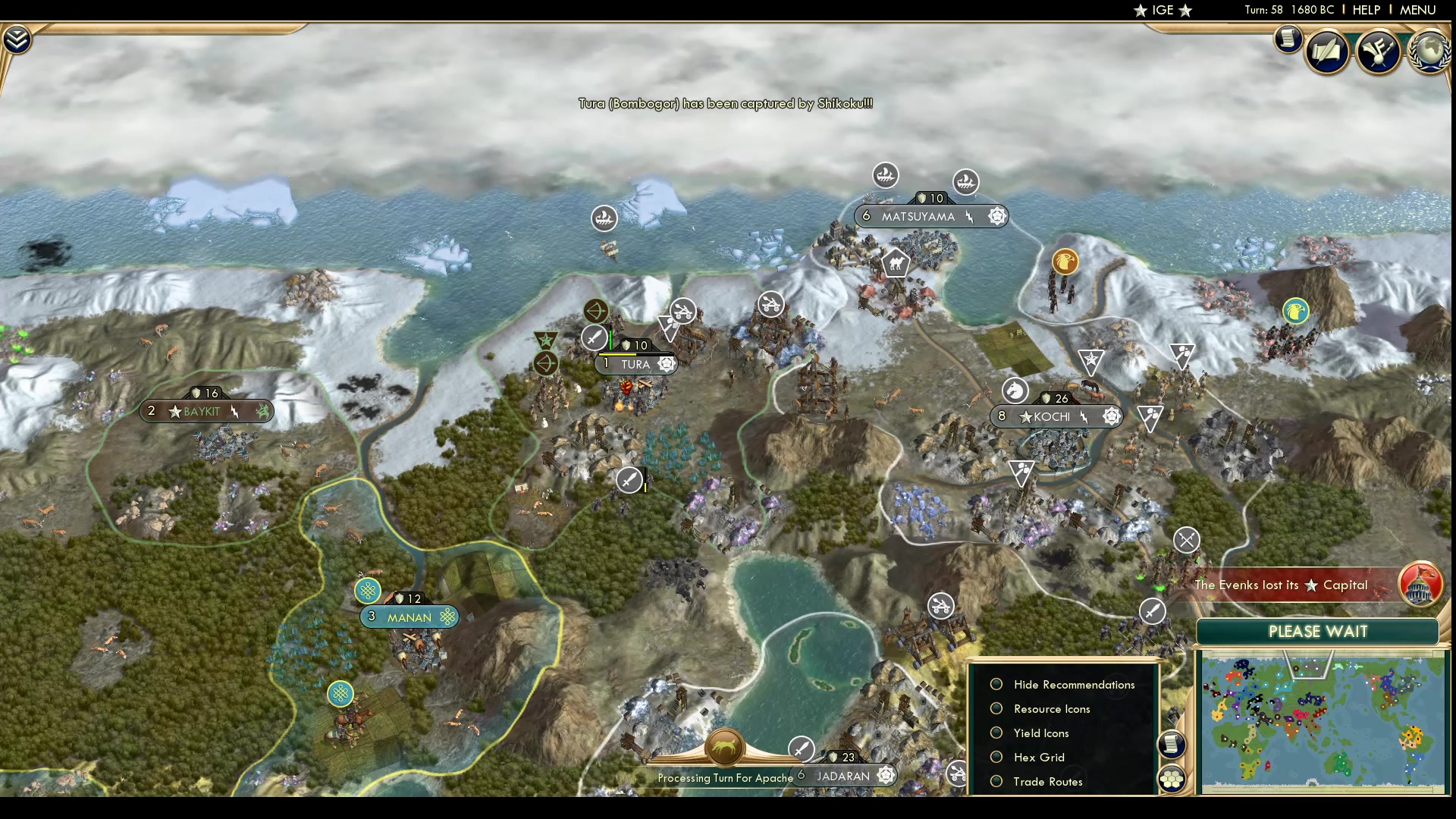
Task: Expand the top-left chevron dropdown button
Action: tap(17, 39)
